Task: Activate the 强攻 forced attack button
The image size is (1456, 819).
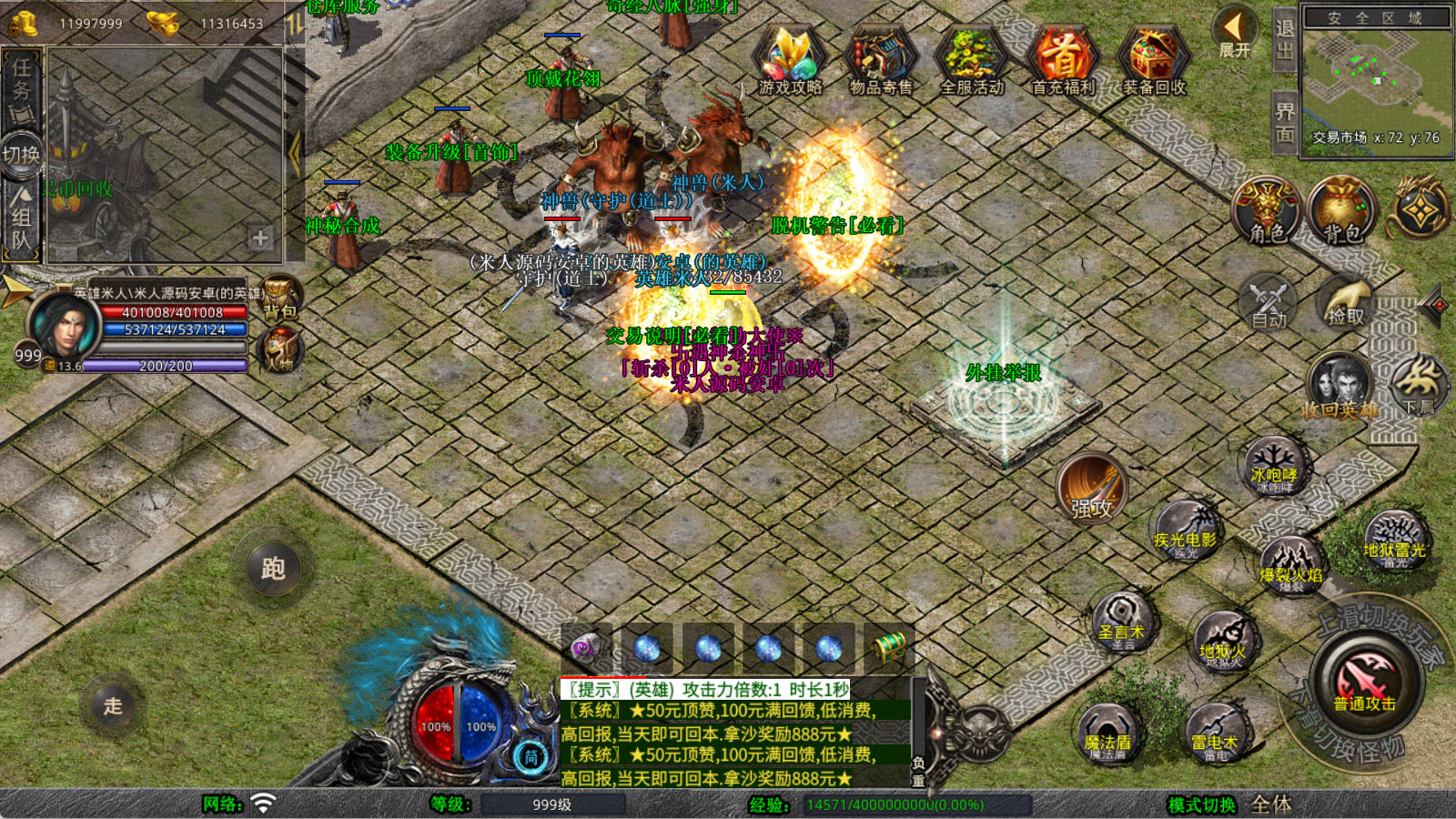Action: [x=1092, y=488]
